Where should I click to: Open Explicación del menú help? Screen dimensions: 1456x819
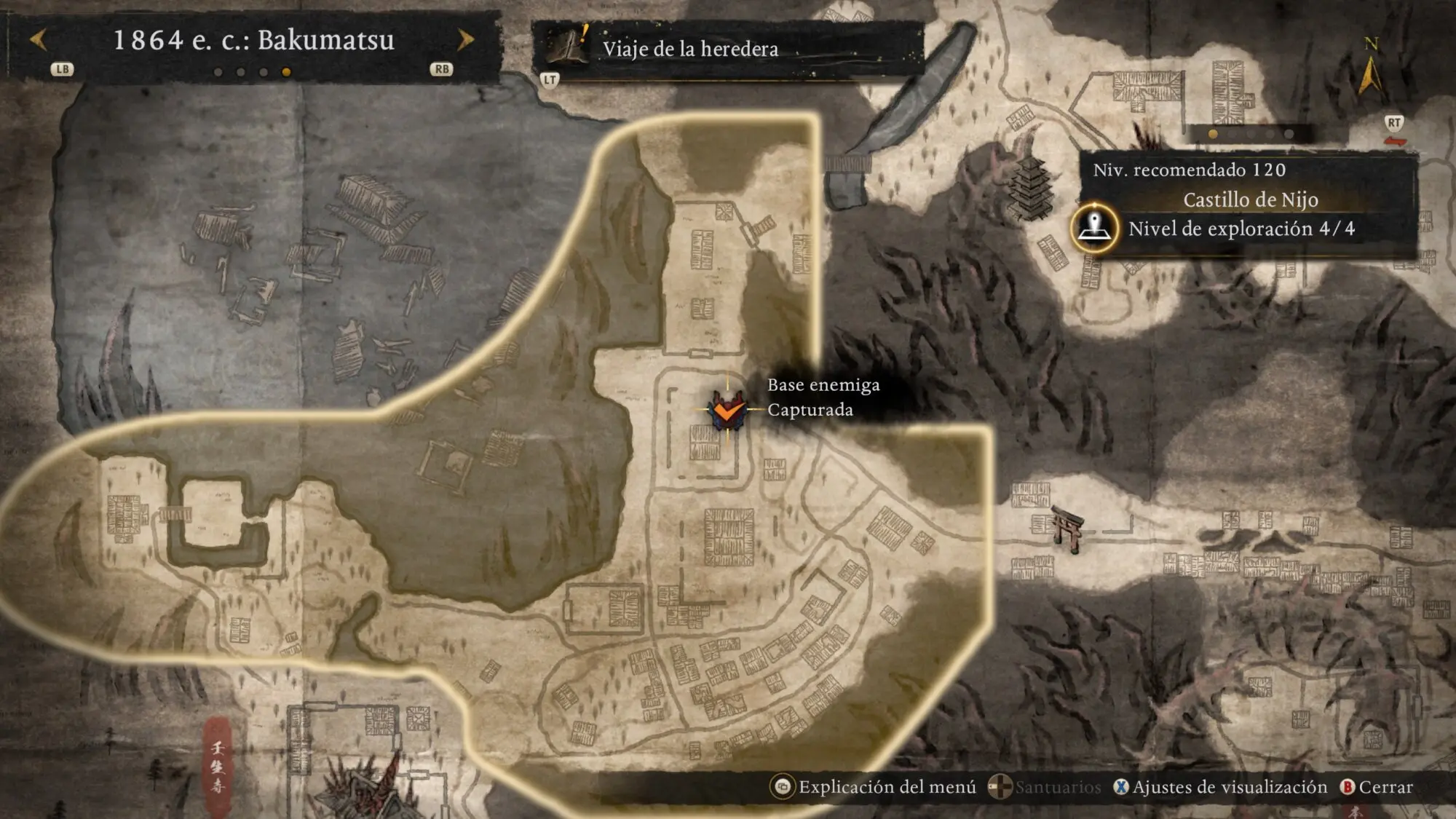pos(874,787)
